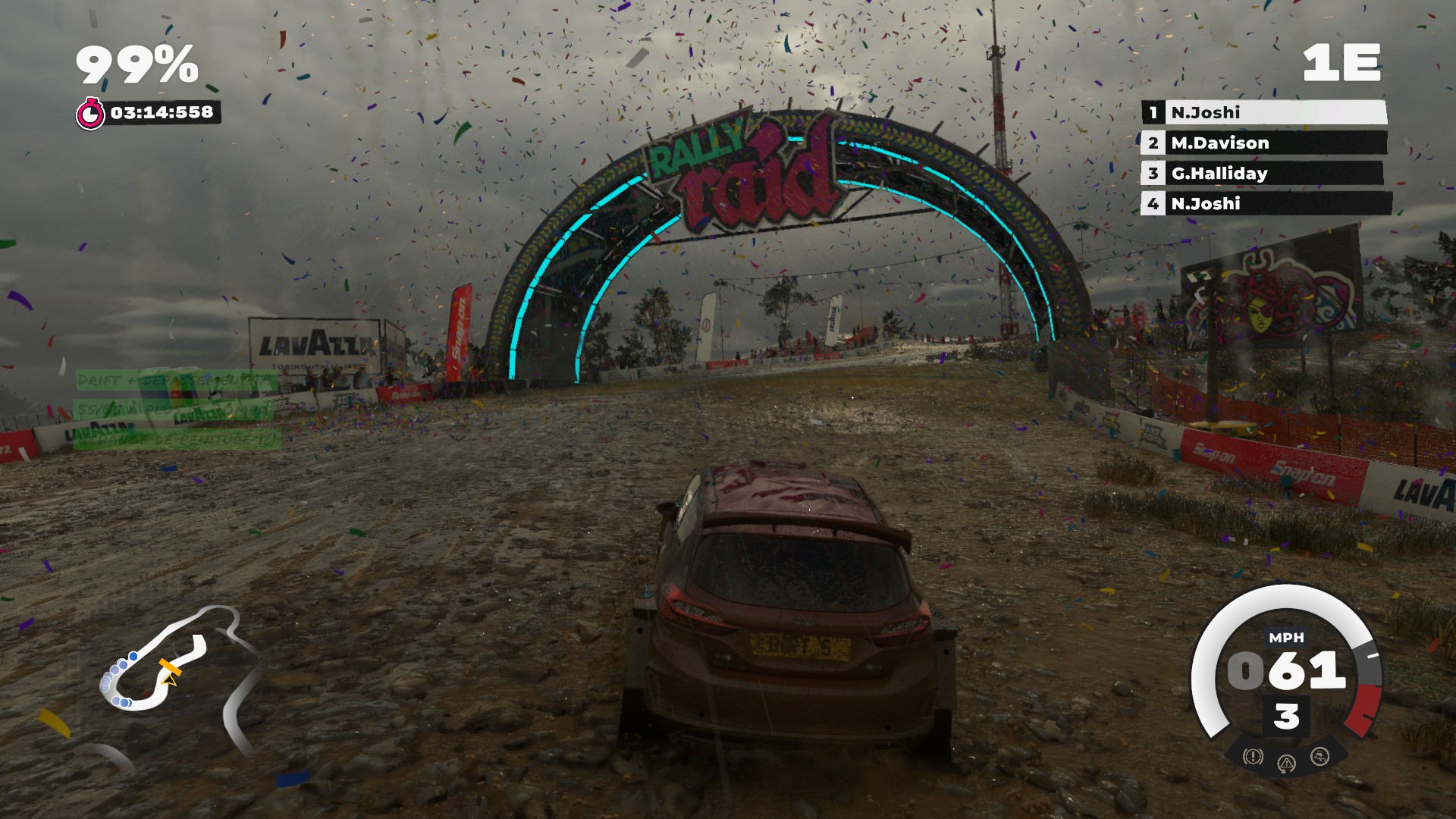Click the brake warning indicator icon
This screenshot has width=1456, height=819.
click(1253, 756)
